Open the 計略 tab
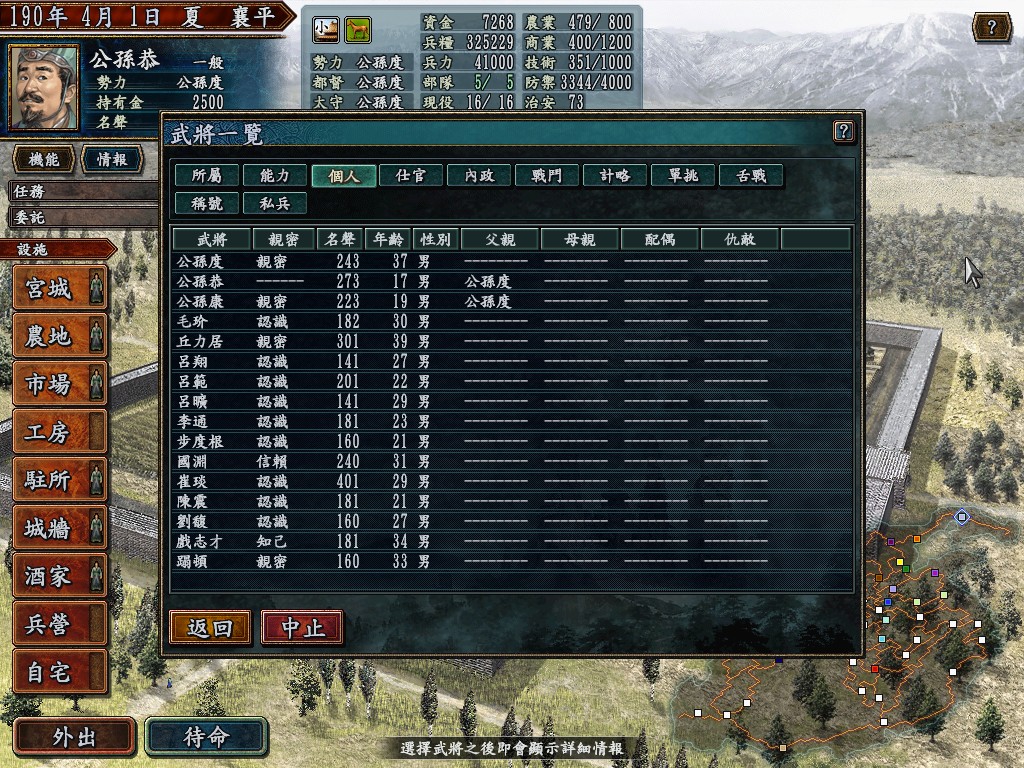This screenshot has height=768, width=1024. click(615, 175)
